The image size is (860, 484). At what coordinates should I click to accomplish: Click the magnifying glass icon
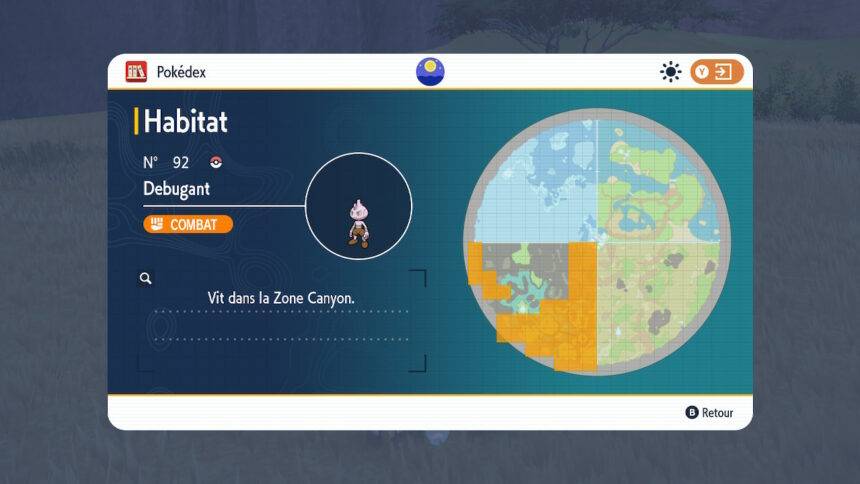tap(146, 279)
